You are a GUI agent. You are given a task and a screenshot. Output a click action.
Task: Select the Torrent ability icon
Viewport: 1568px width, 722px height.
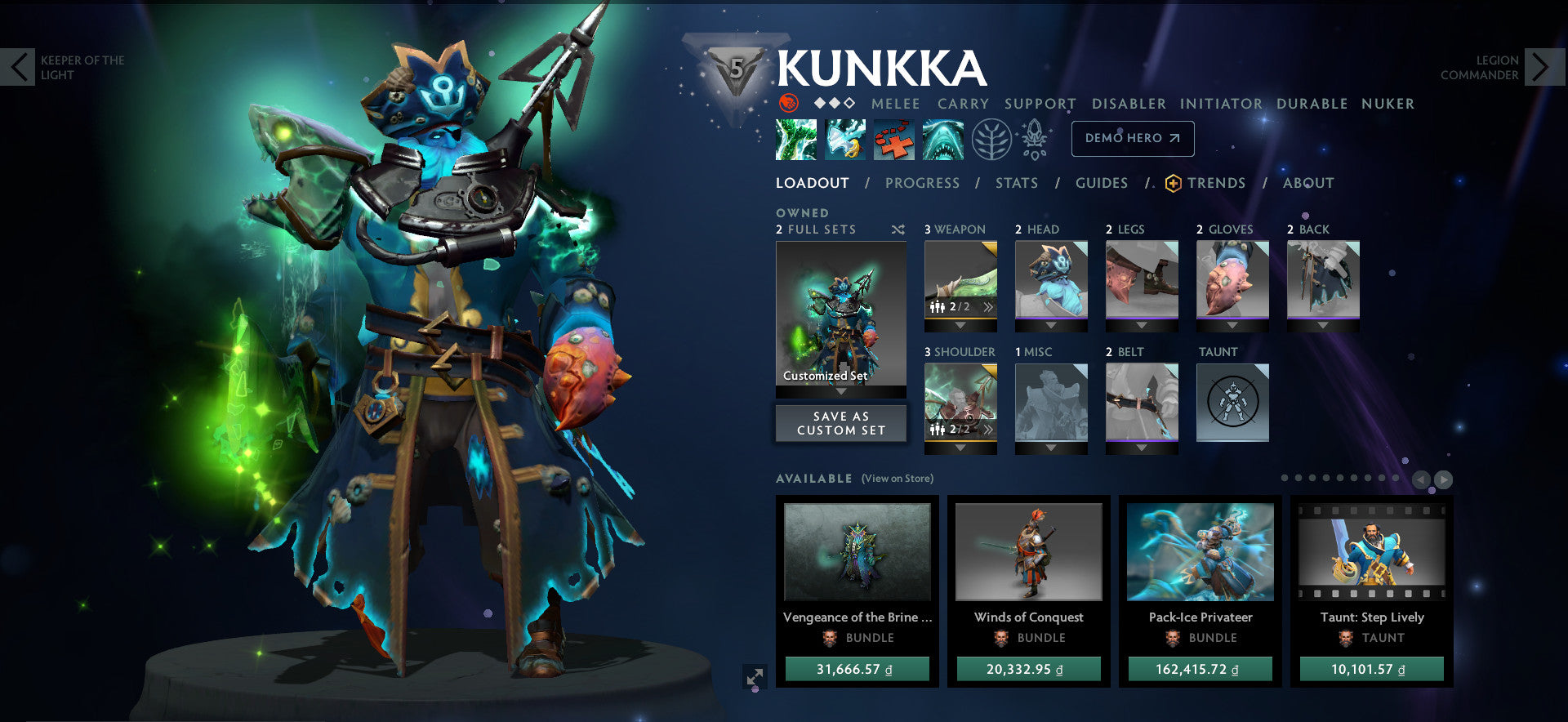point(796,139)
